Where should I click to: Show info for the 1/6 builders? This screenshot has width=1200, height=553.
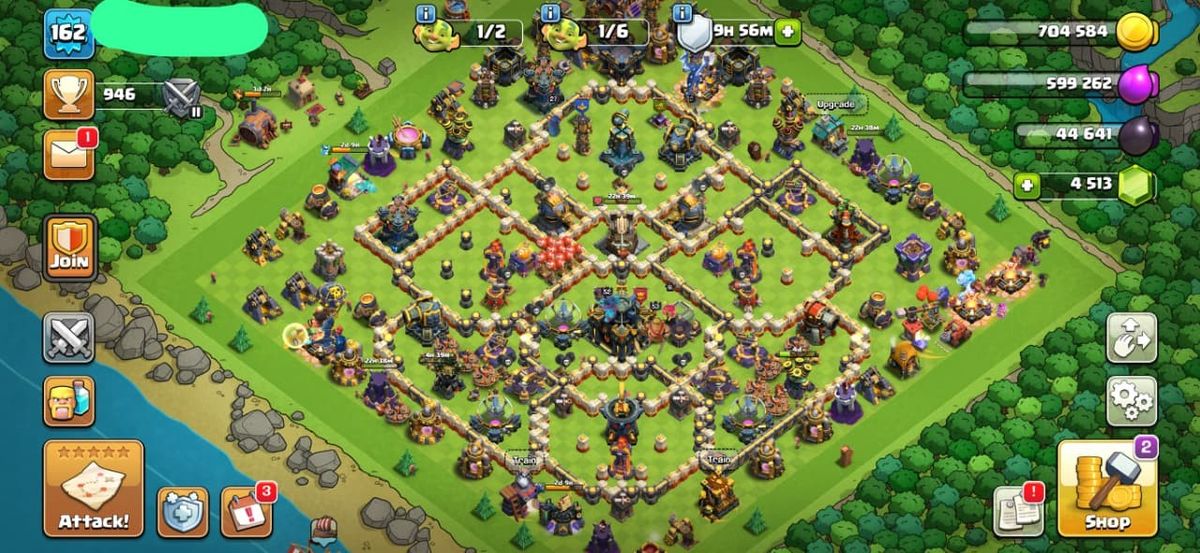(551, 14)
